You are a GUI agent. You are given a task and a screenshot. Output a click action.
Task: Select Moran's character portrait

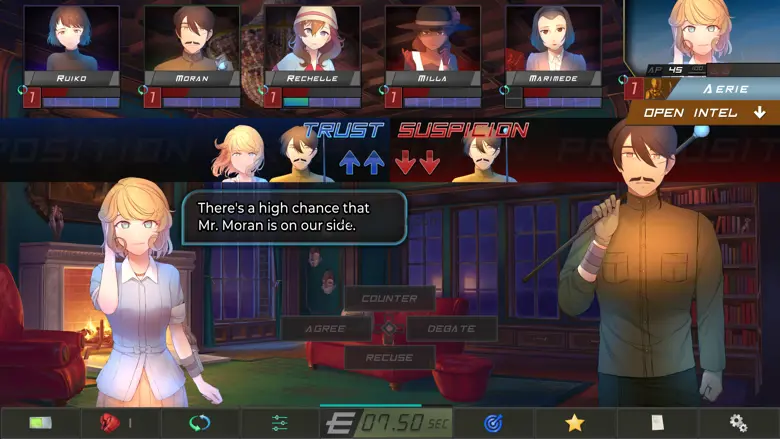[x=192, y=39]
